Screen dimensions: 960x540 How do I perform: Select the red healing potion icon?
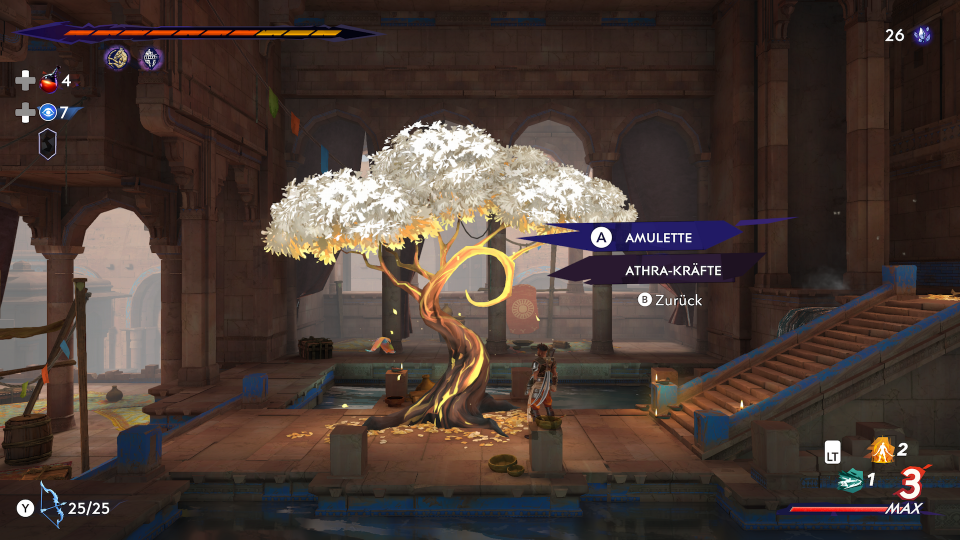pos(48,81)
